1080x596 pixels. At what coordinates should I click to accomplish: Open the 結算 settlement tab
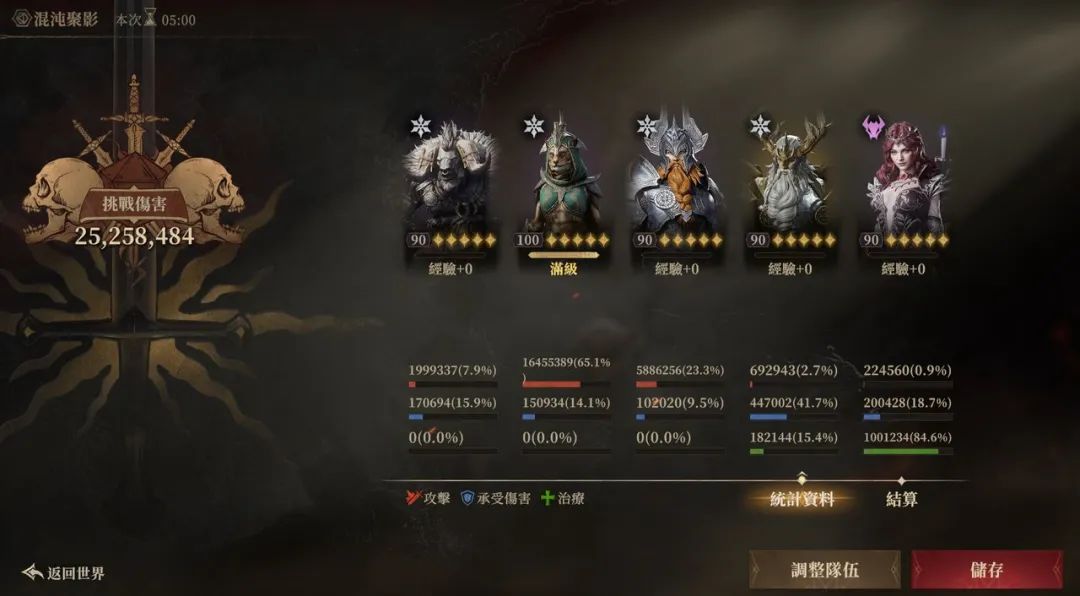(902, 498)
